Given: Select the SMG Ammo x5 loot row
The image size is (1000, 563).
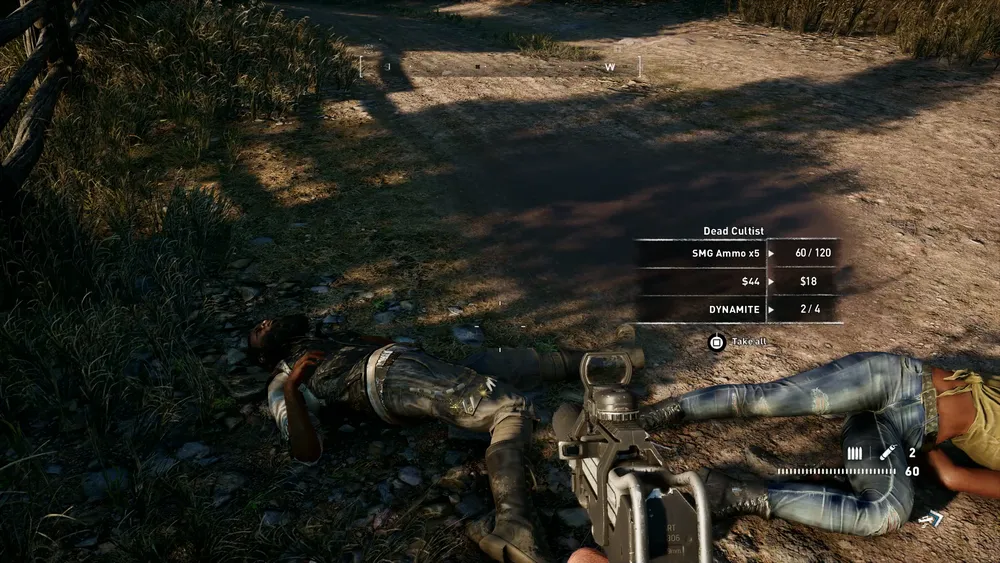Looking at the screenshot, I should 737,254.
